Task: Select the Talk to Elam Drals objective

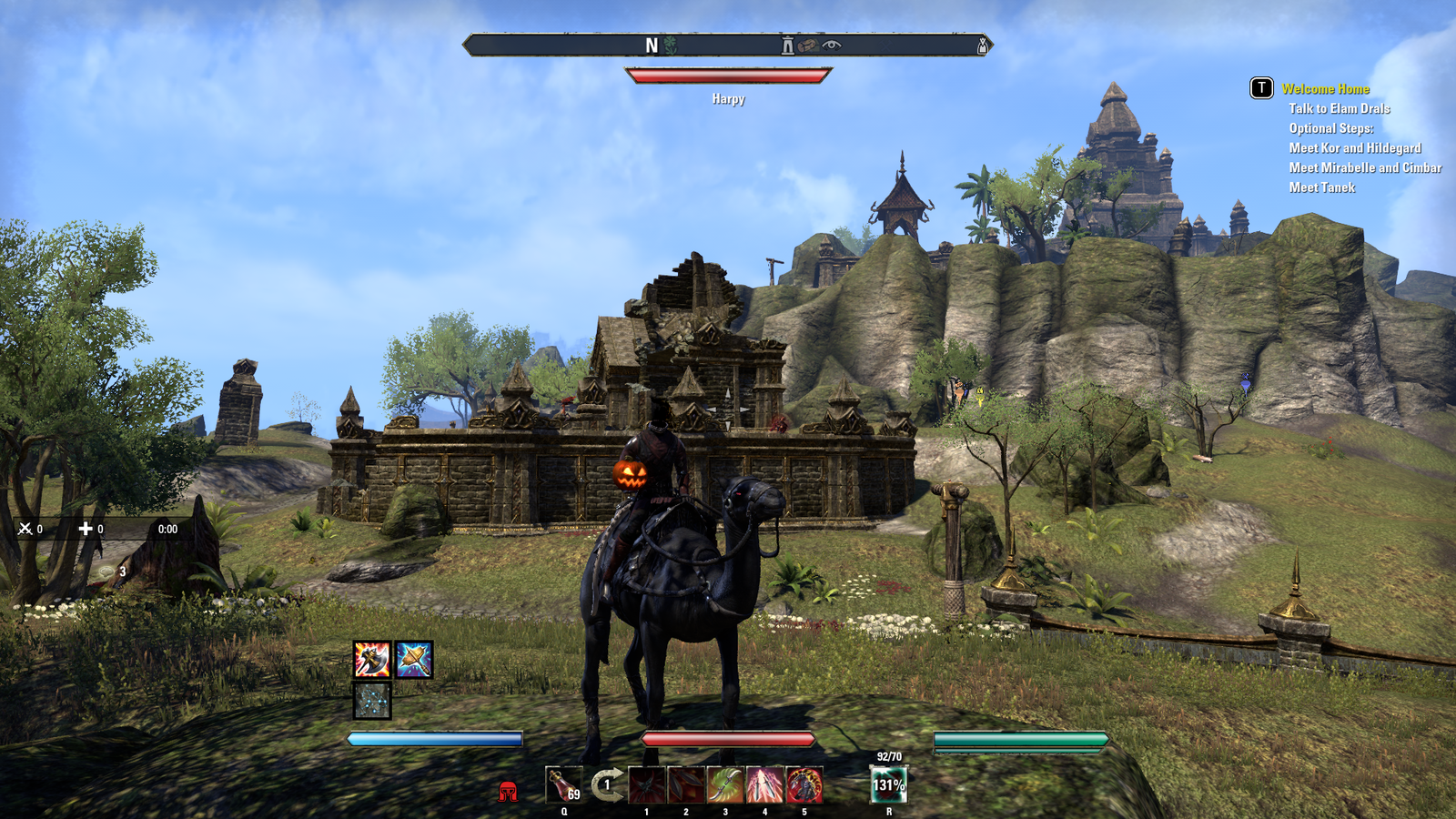Action: click(x=1339, y=108)
